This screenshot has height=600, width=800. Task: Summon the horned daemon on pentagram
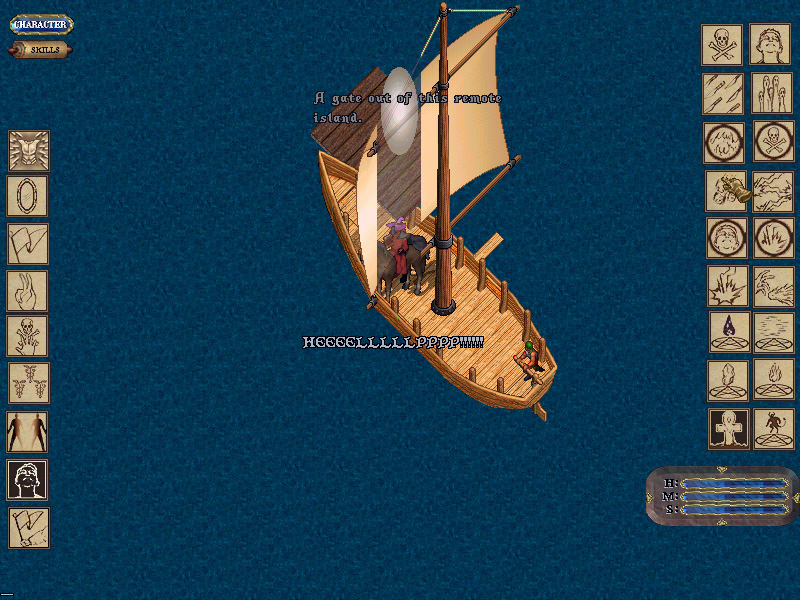pyautogui.click(x=773, y=428)
